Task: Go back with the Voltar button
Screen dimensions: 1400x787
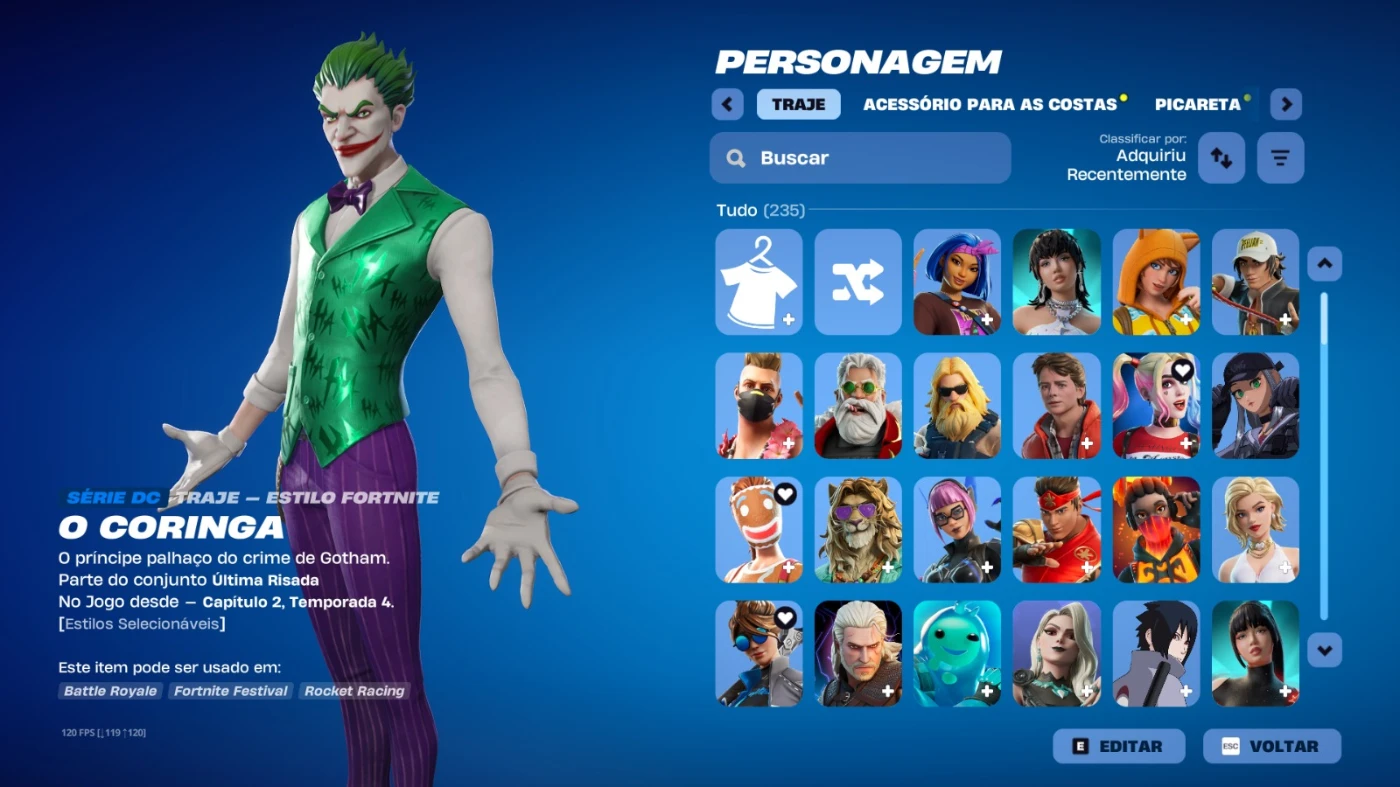Action: click(x=1271, y=746)
